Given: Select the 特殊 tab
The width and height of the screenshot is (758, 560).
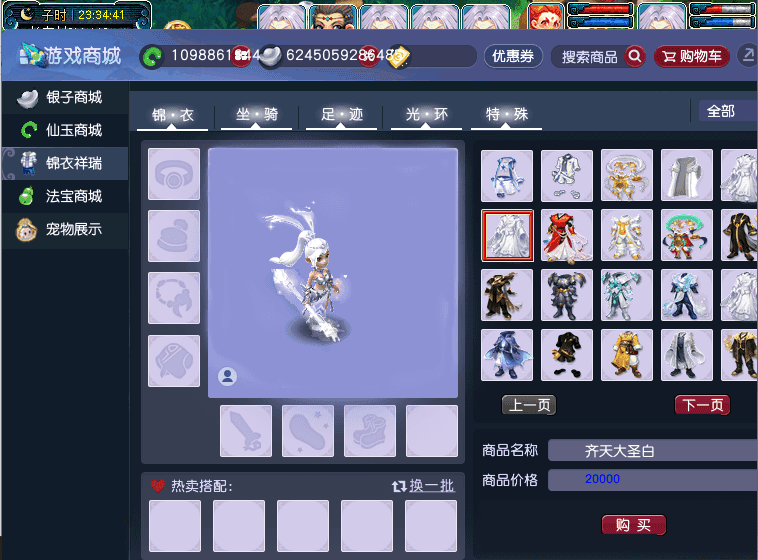Looking at the screenshot, I should [506, 115].
